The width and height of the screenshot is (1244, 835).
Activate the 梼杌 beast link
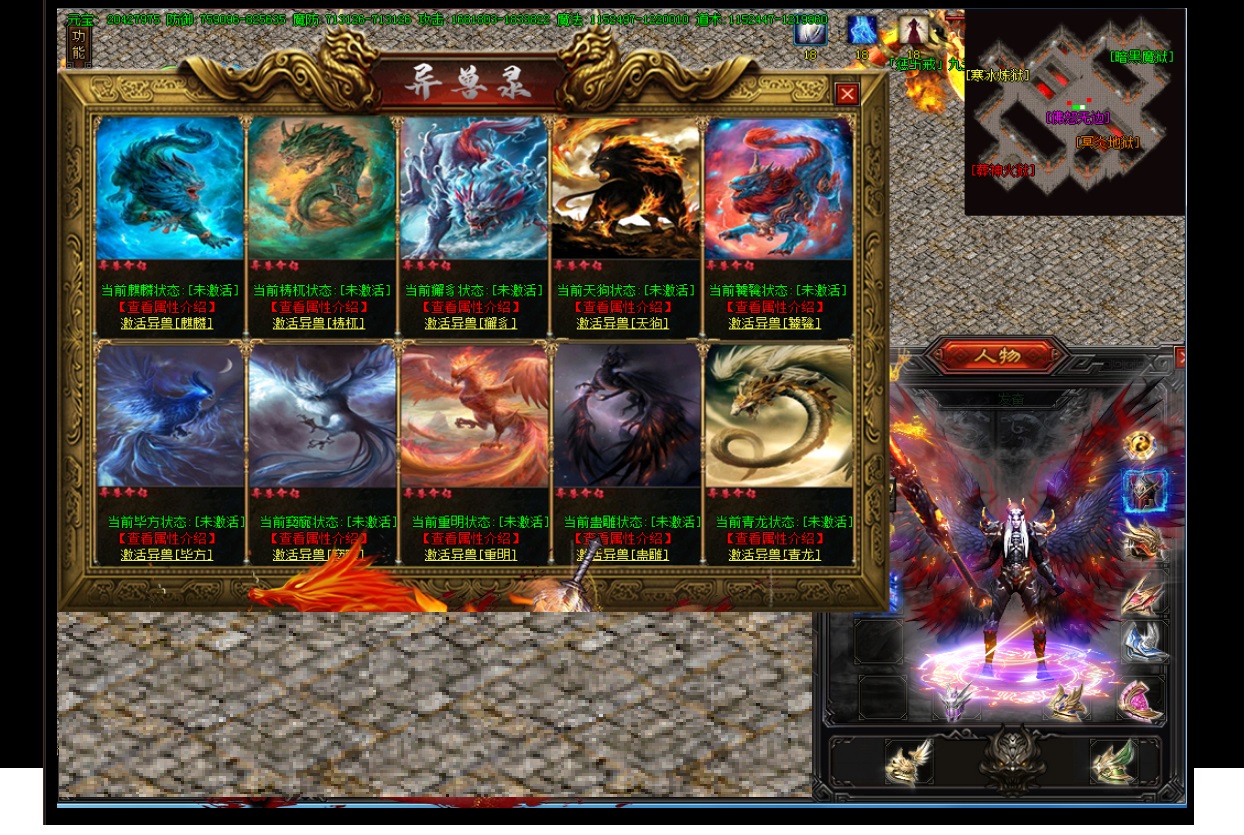[x=319, y=323]
